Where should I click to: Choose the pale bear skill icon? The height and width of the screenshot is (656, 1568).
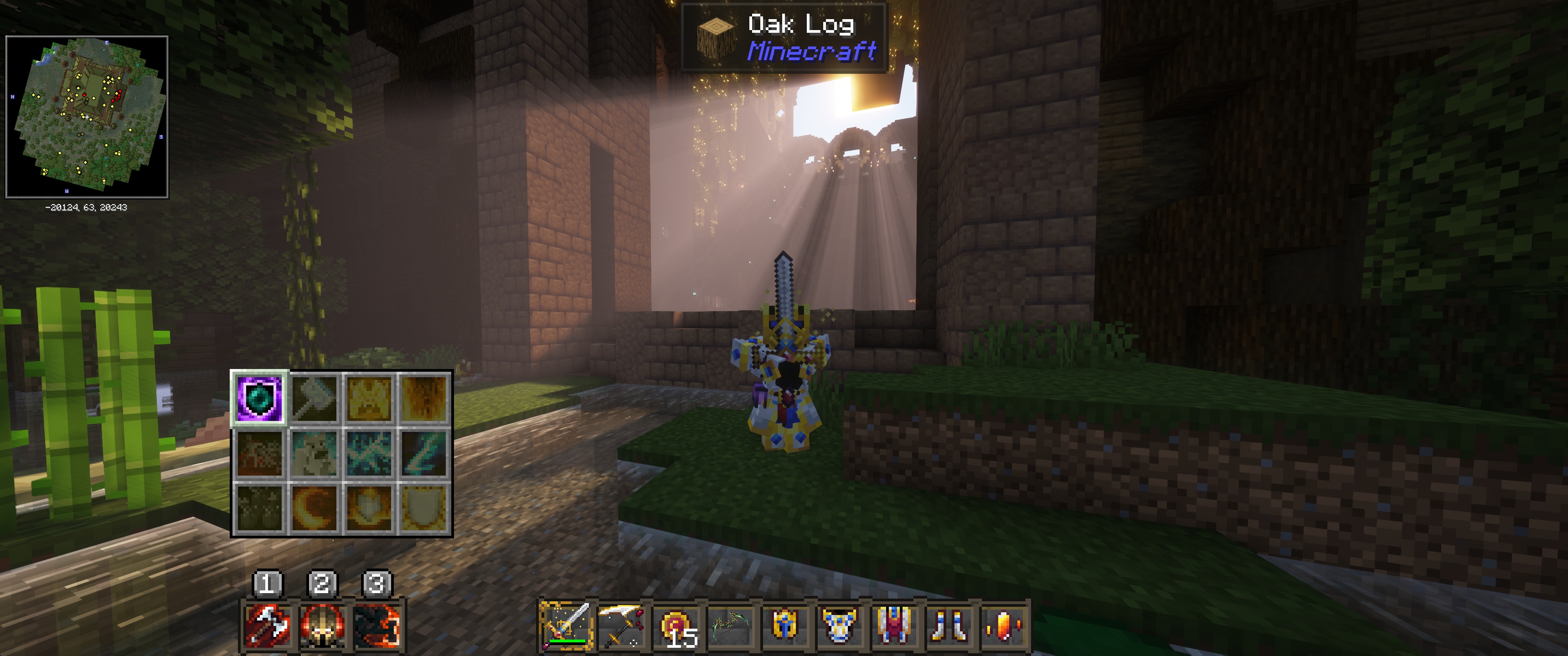(314, 453)
